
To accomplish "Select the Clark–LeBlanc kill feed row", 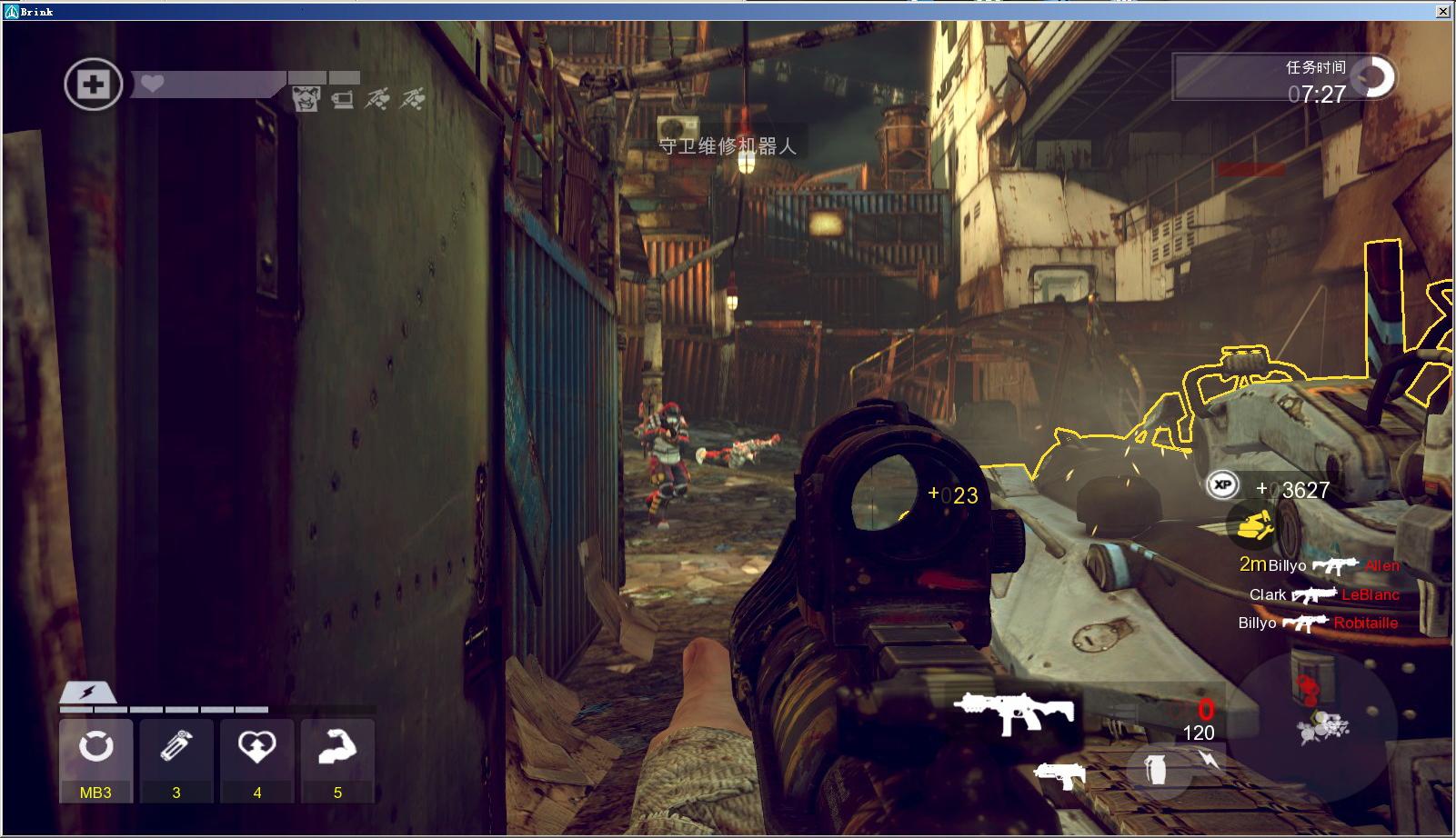I will pos(1323,594).
